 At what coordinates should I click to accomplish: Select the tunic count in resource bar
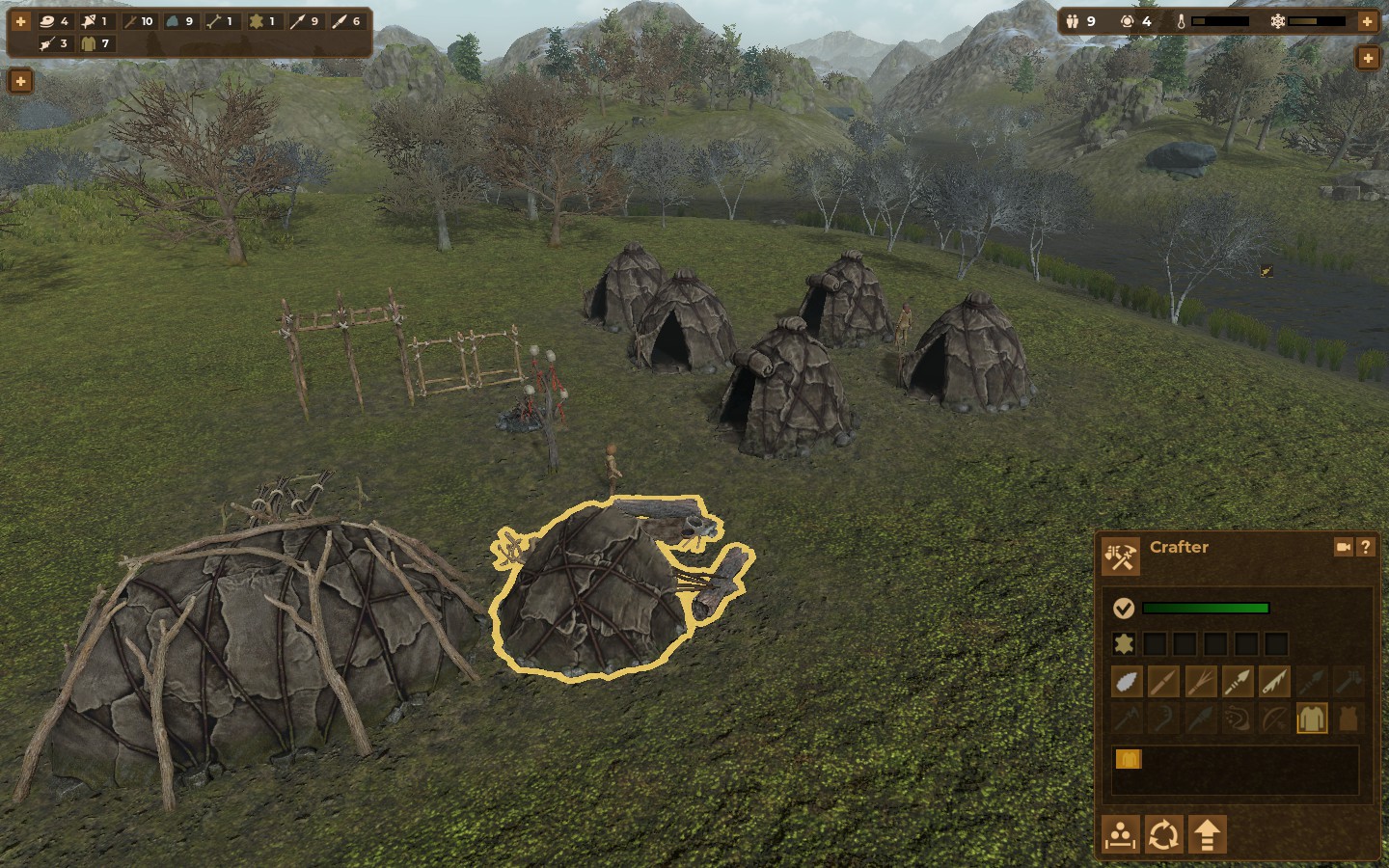click(x=95, y=43)
